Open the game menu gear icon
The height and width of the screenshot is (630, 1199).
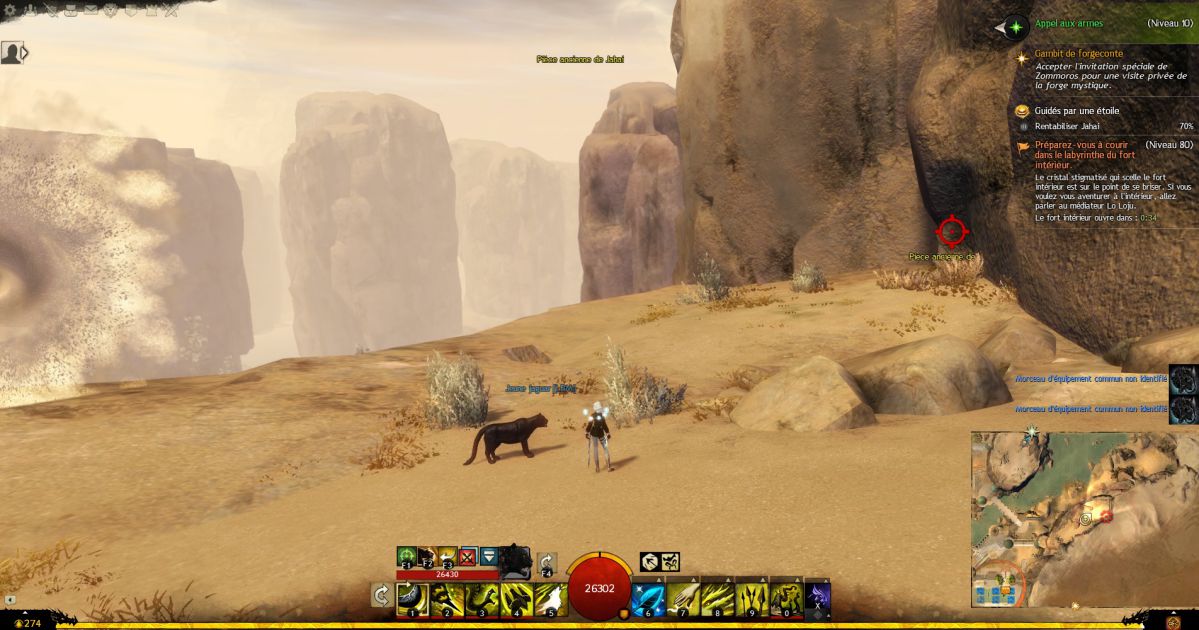tap(11, 10)
